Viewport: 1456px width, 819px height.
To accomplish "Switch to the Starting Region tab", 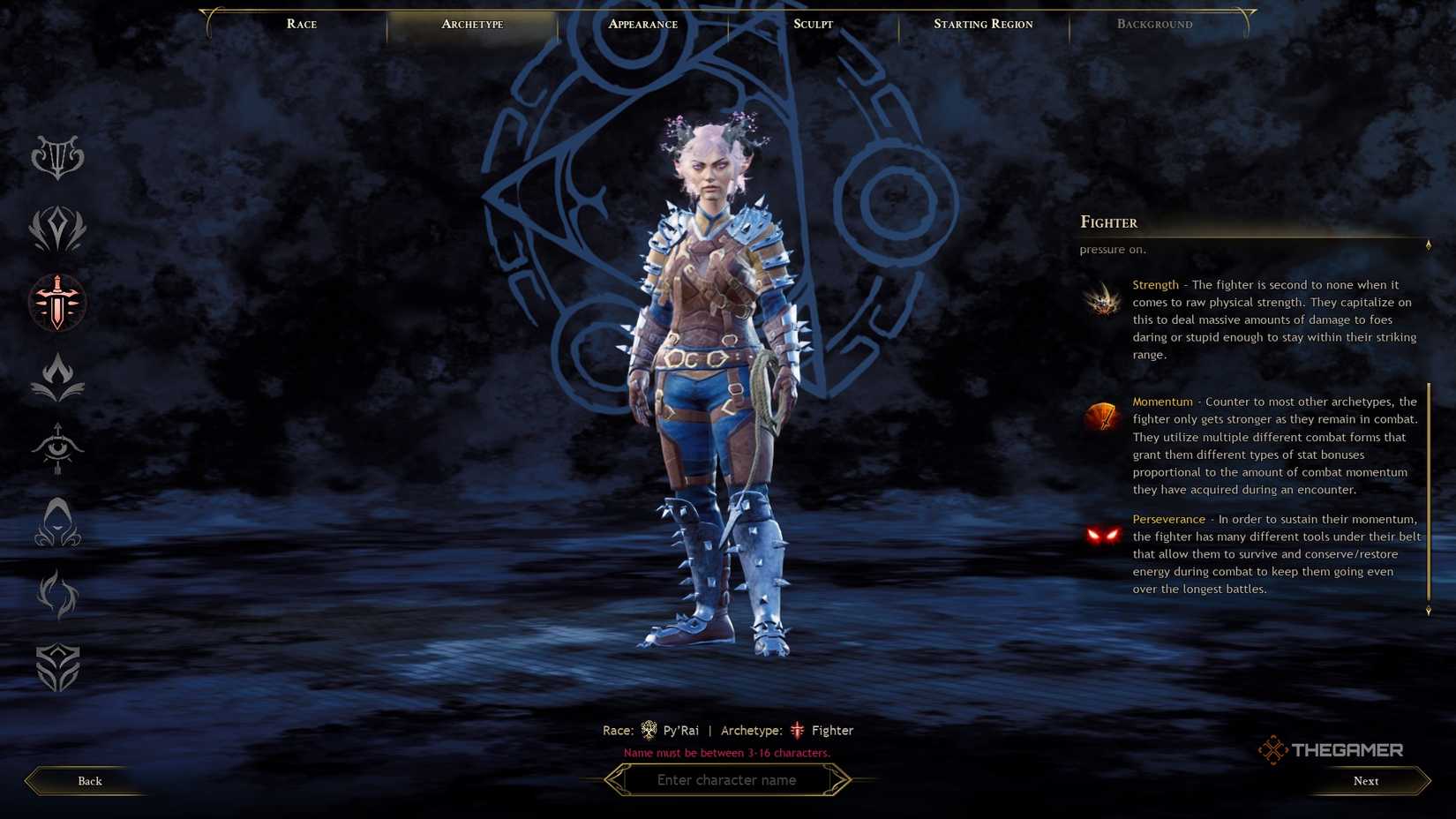I will (983, 24).
